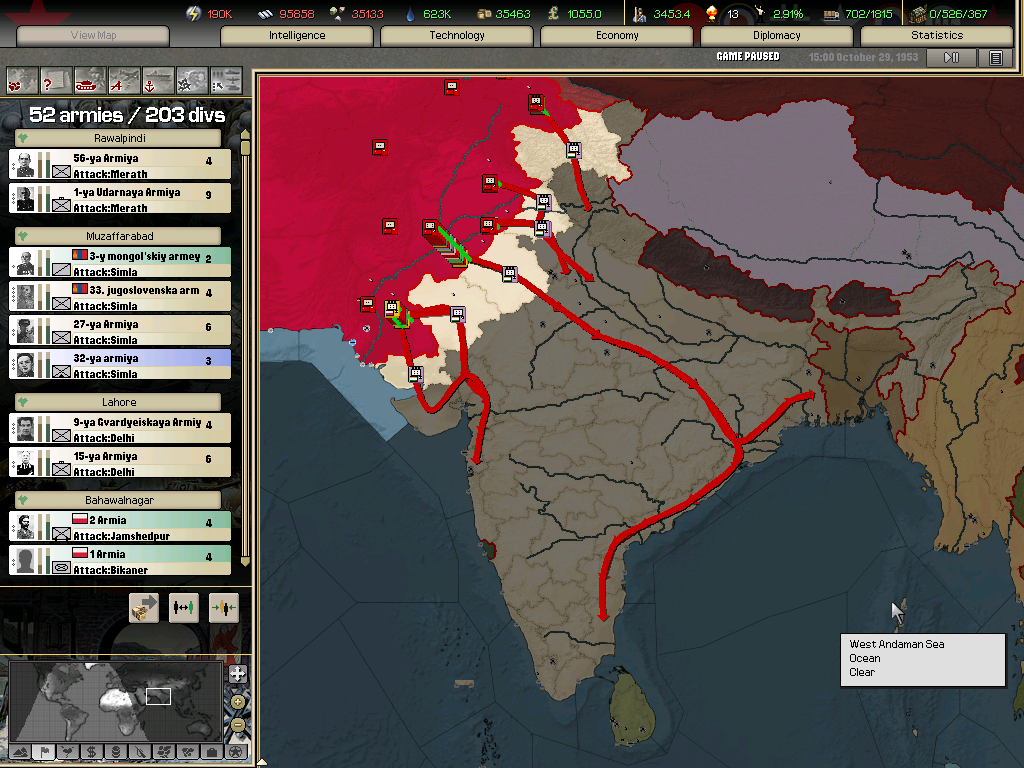This screenshot has width=1024, height=768.
Task: Show naval units with the anchor icon
Action: 158,80
